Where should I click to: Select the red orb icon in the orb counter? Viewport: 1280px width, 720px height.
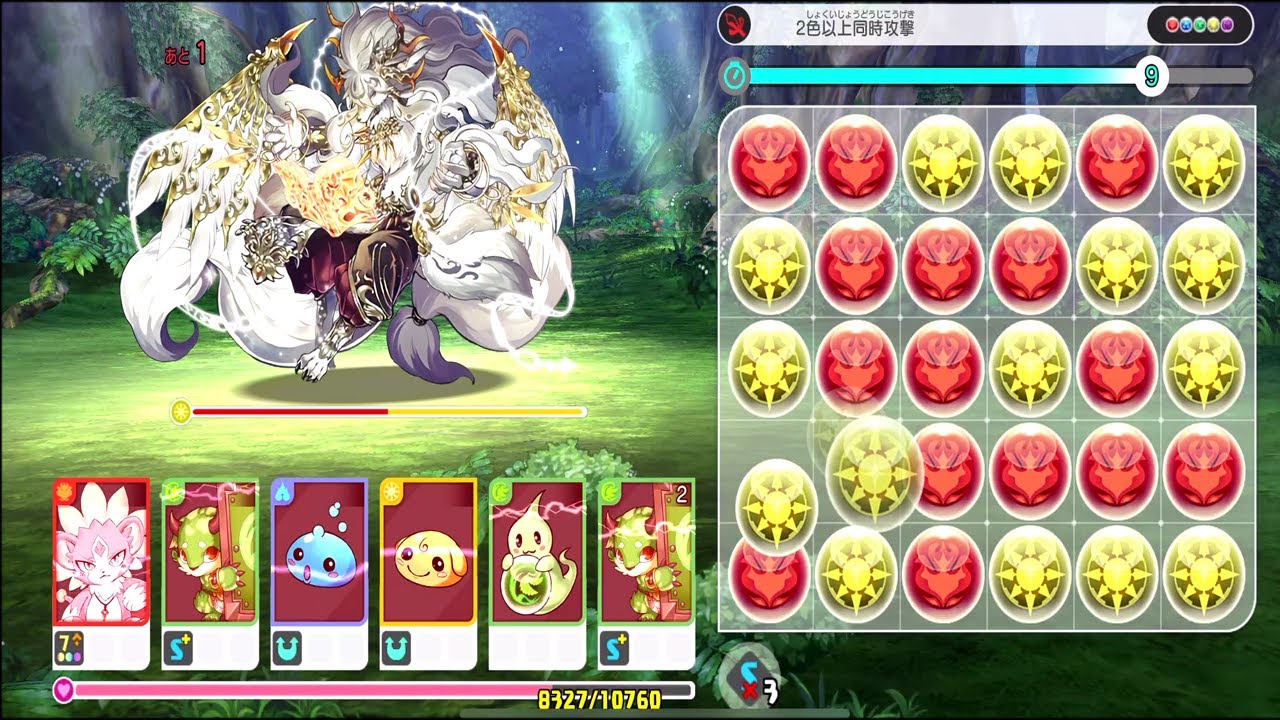click(1172, 24)
